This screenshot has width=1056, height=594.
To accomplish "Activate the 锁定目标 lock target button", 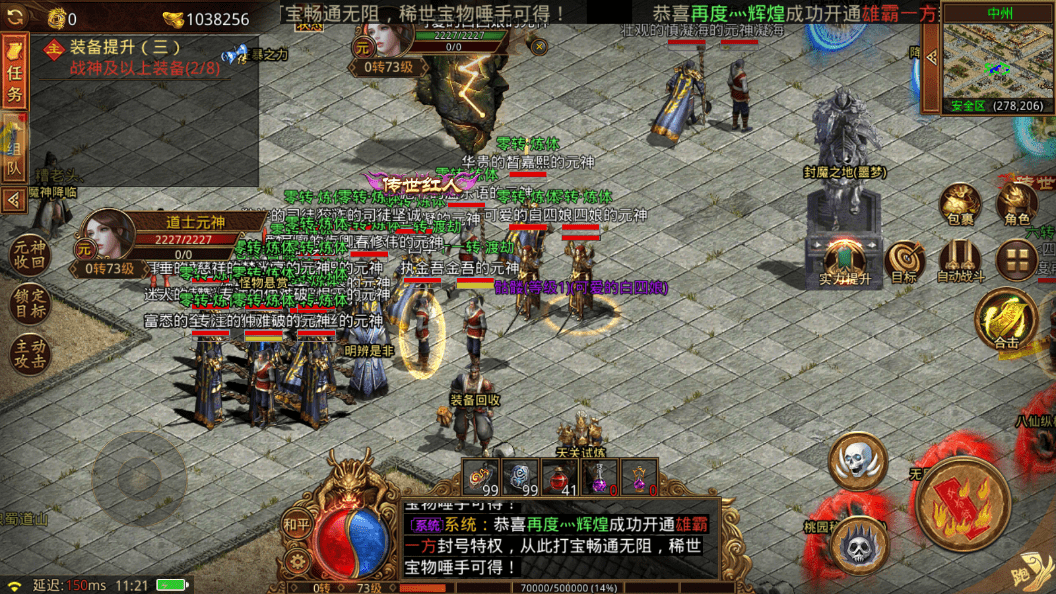I will (x=29, y=304).
